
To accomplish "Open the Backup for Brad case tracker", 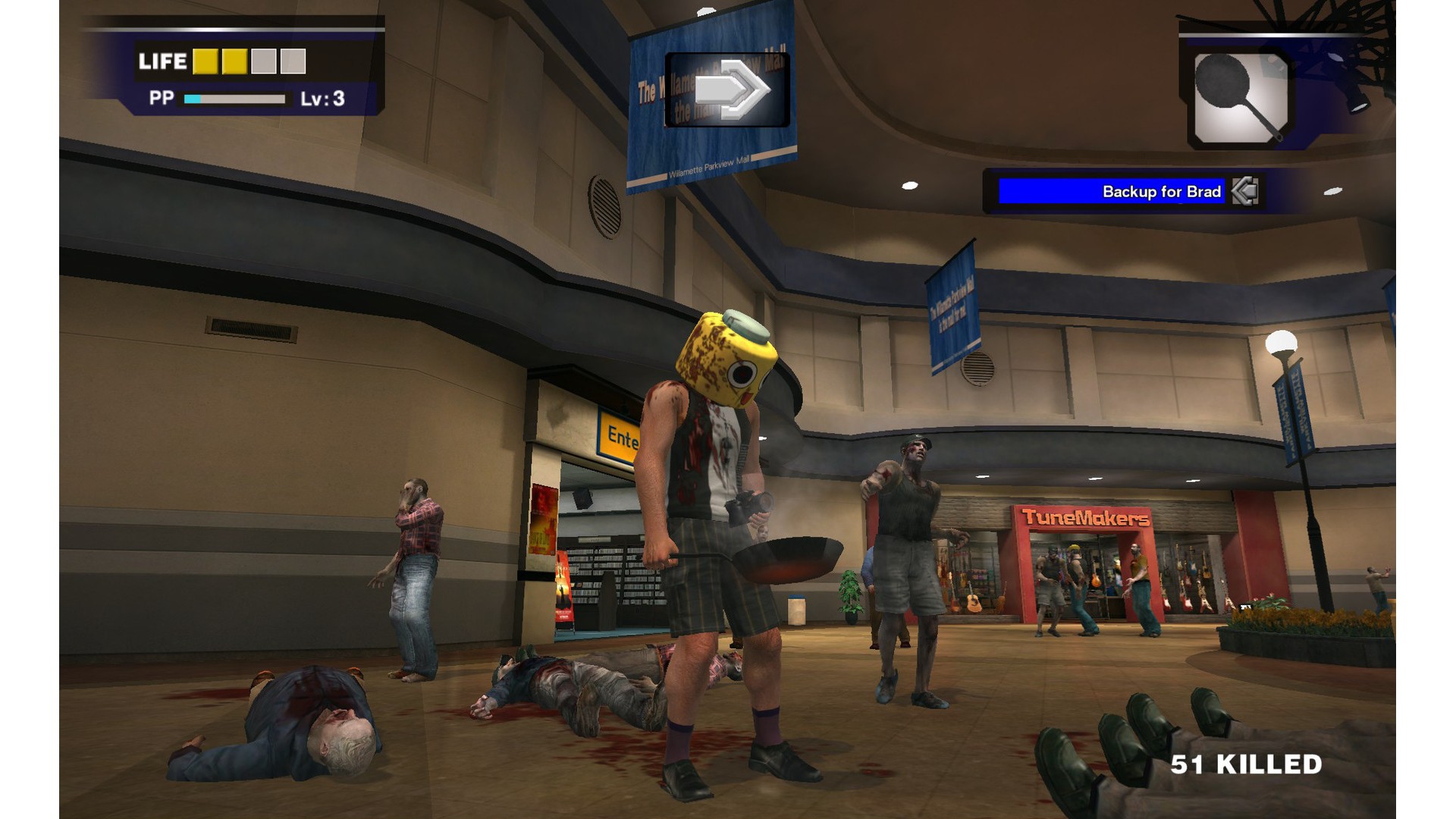I will coord(1111,191).
